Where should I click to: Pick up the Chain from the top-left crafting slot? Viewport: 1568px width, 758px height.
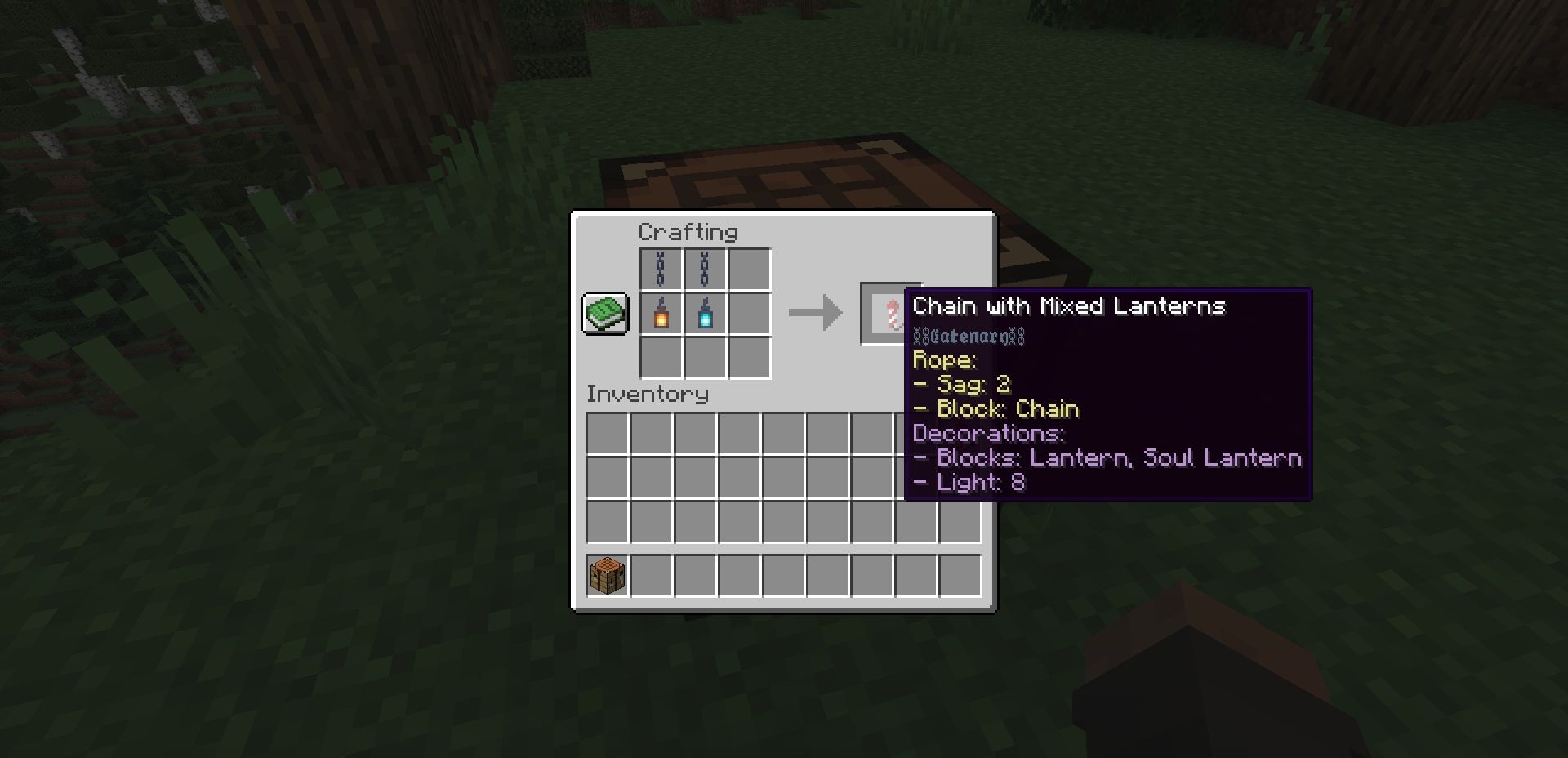[661, 269]
